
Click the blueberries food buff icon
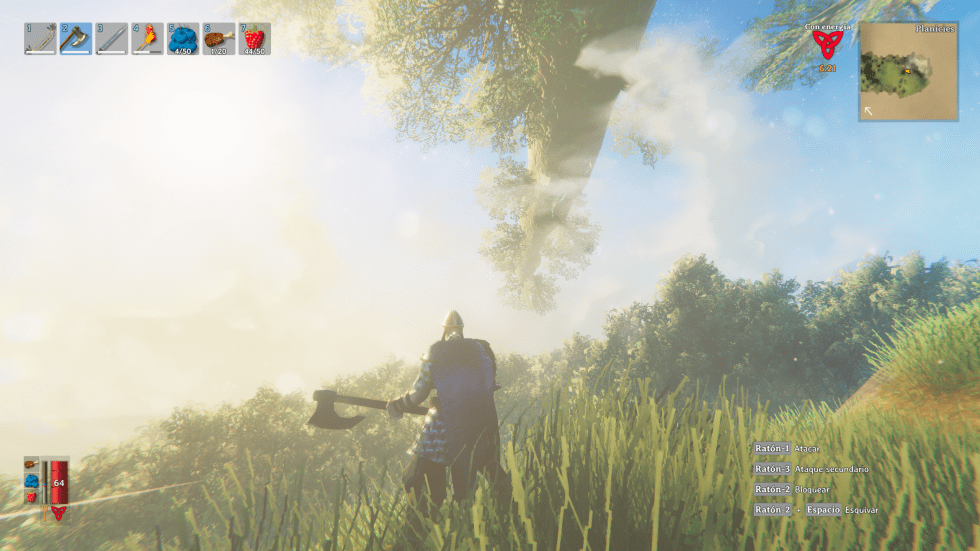[x=32, y=481]
